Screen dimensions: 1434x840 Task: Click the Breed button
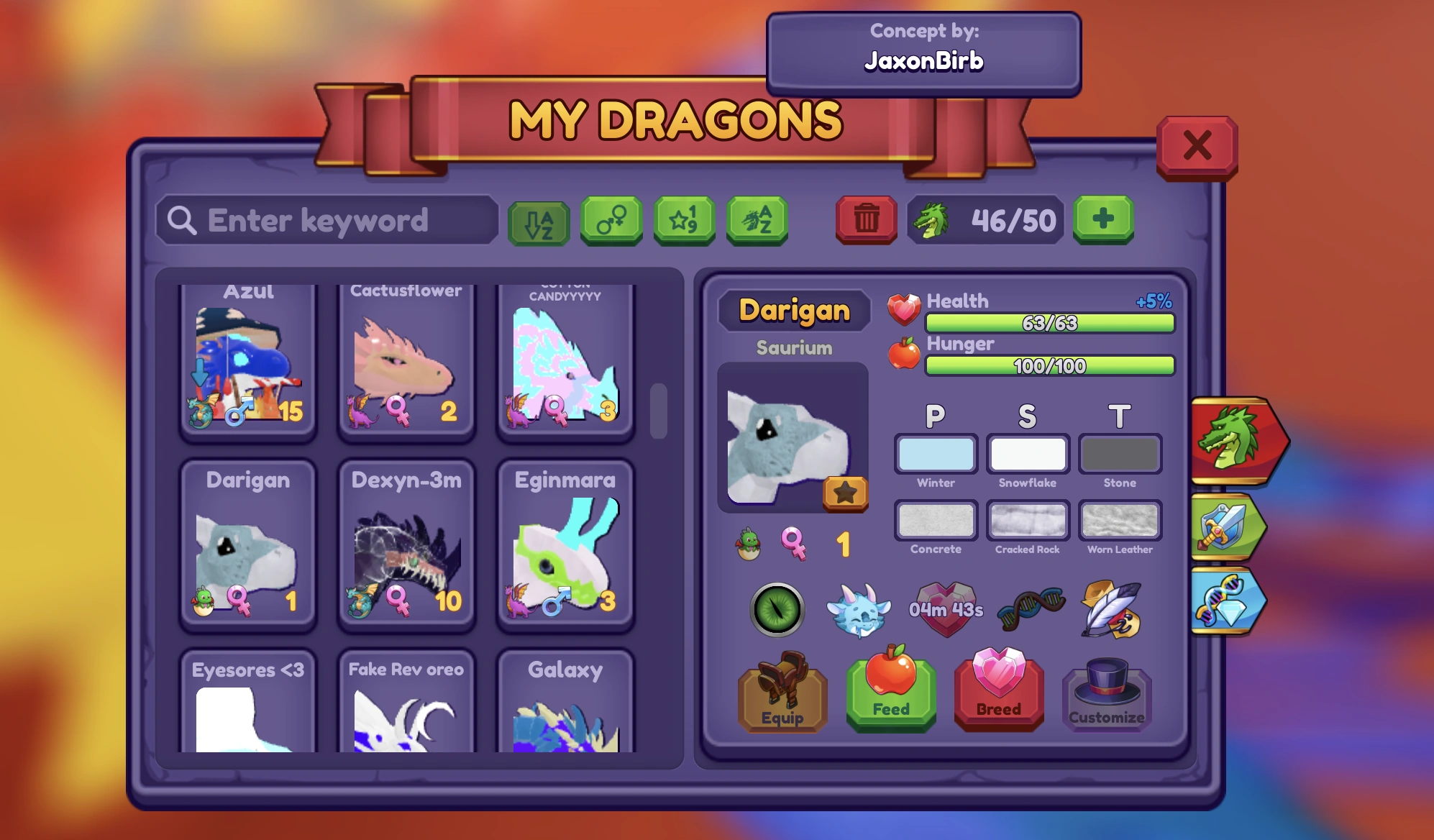pyautogui.click(x=998, y=694)
